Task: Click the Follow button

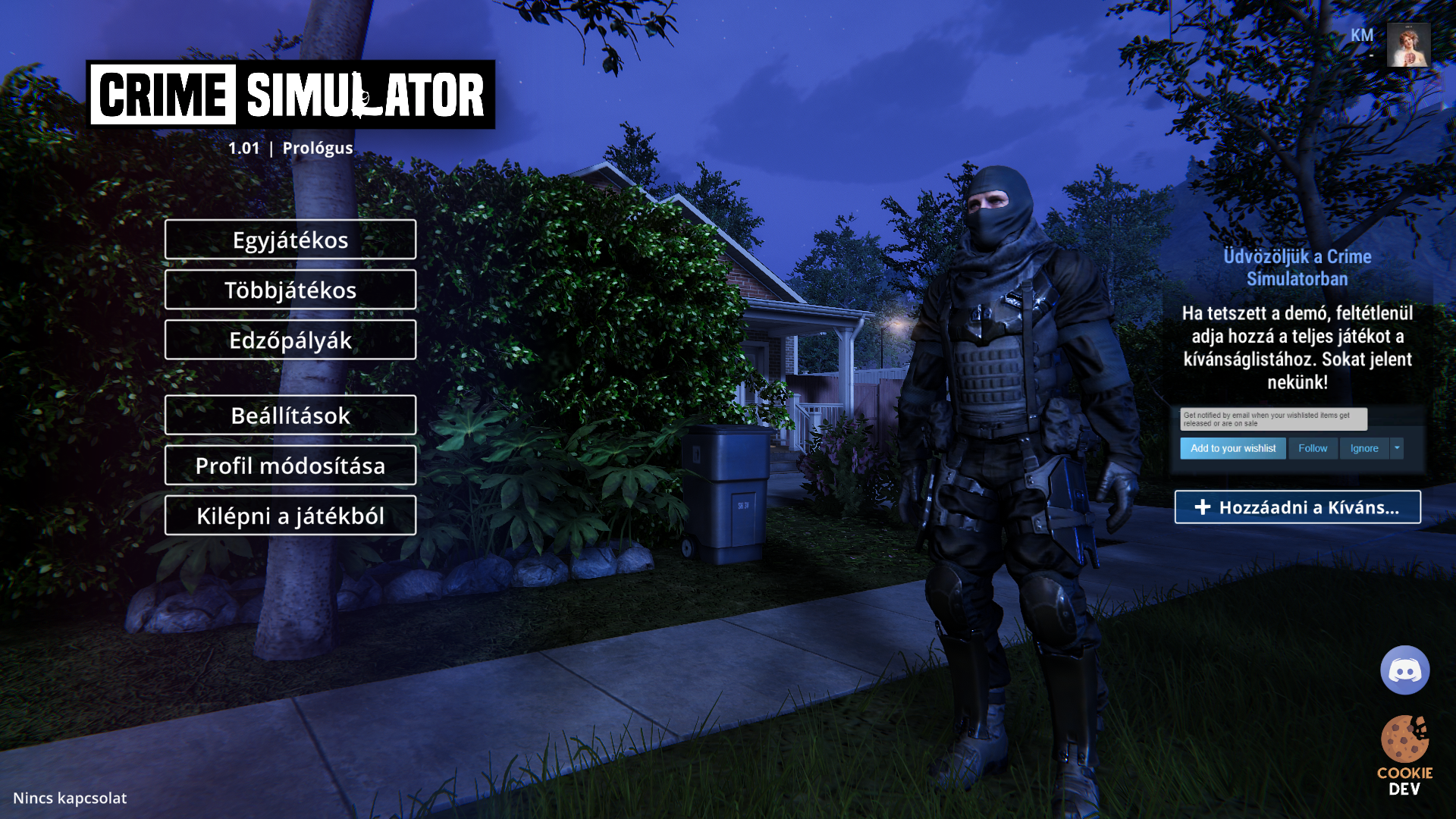Action: pos(1313,448)
